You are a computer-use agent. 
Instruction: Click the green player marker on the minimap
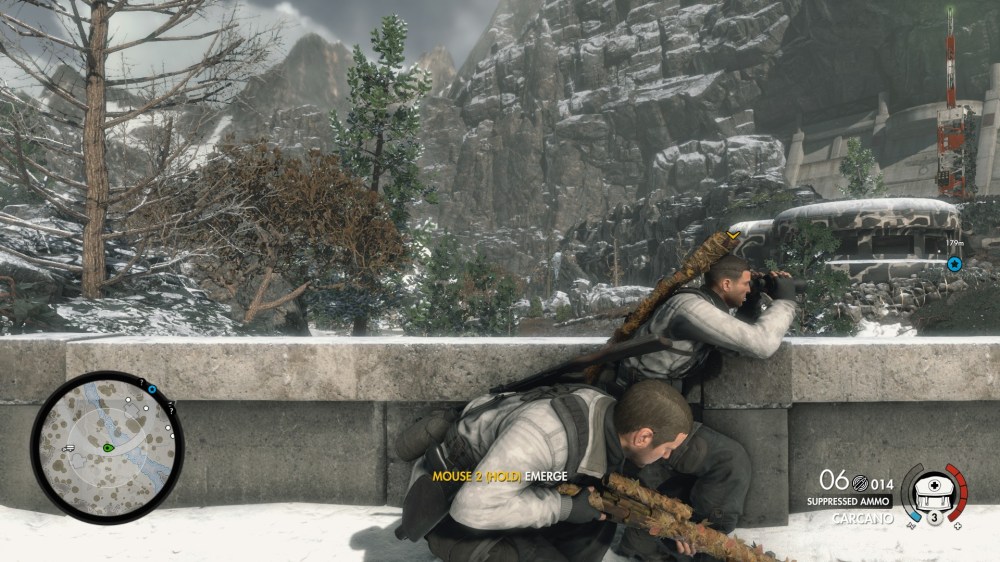(106, 447)
